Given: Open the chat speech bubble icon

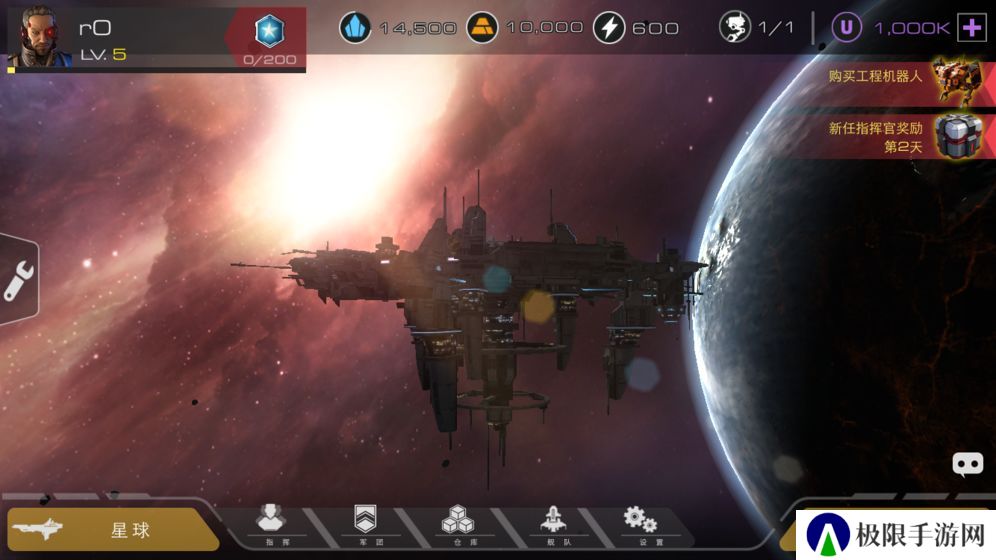Looking at the screenshot, I should (967, 464).
